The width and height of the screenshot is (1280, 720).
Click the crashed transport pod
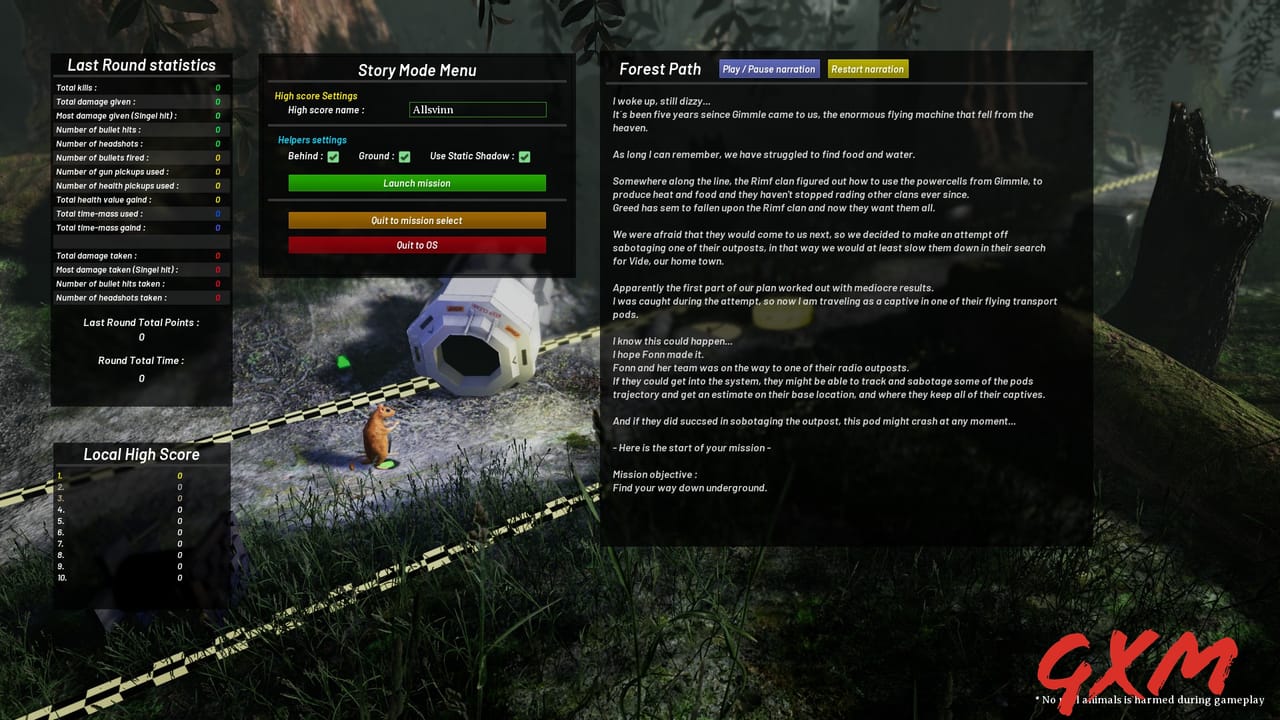tap(470, 340)
